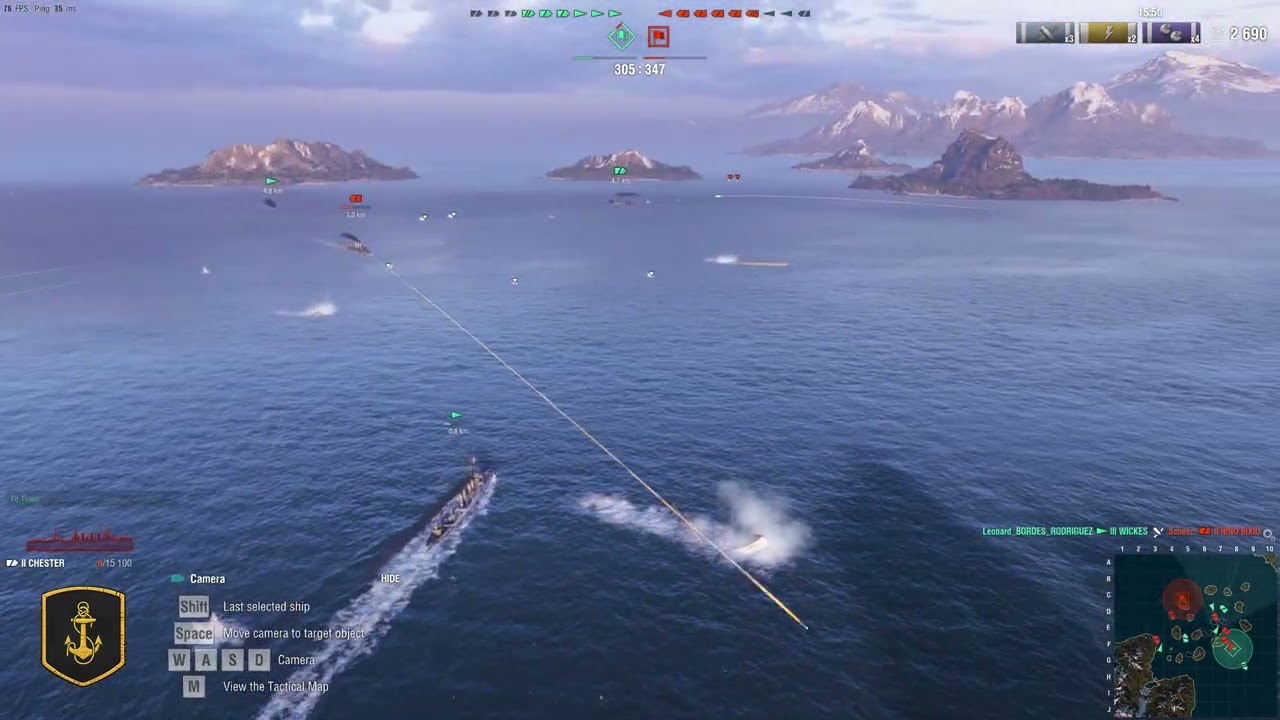Focus the To Team chat field
This screenshot has width=1280, height=720.
tap(90, 499)
